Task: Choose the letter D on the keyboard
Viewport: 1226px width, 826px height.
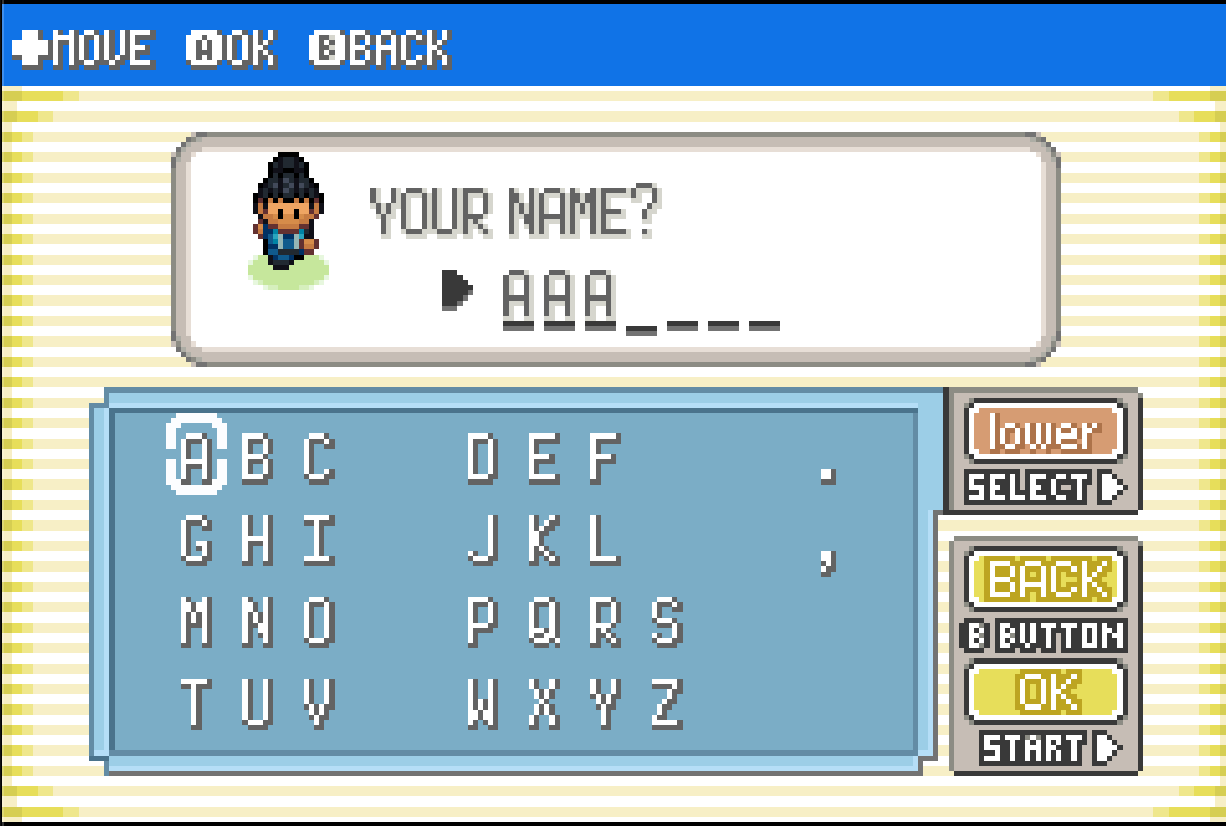Action: (x=482, y=460)
